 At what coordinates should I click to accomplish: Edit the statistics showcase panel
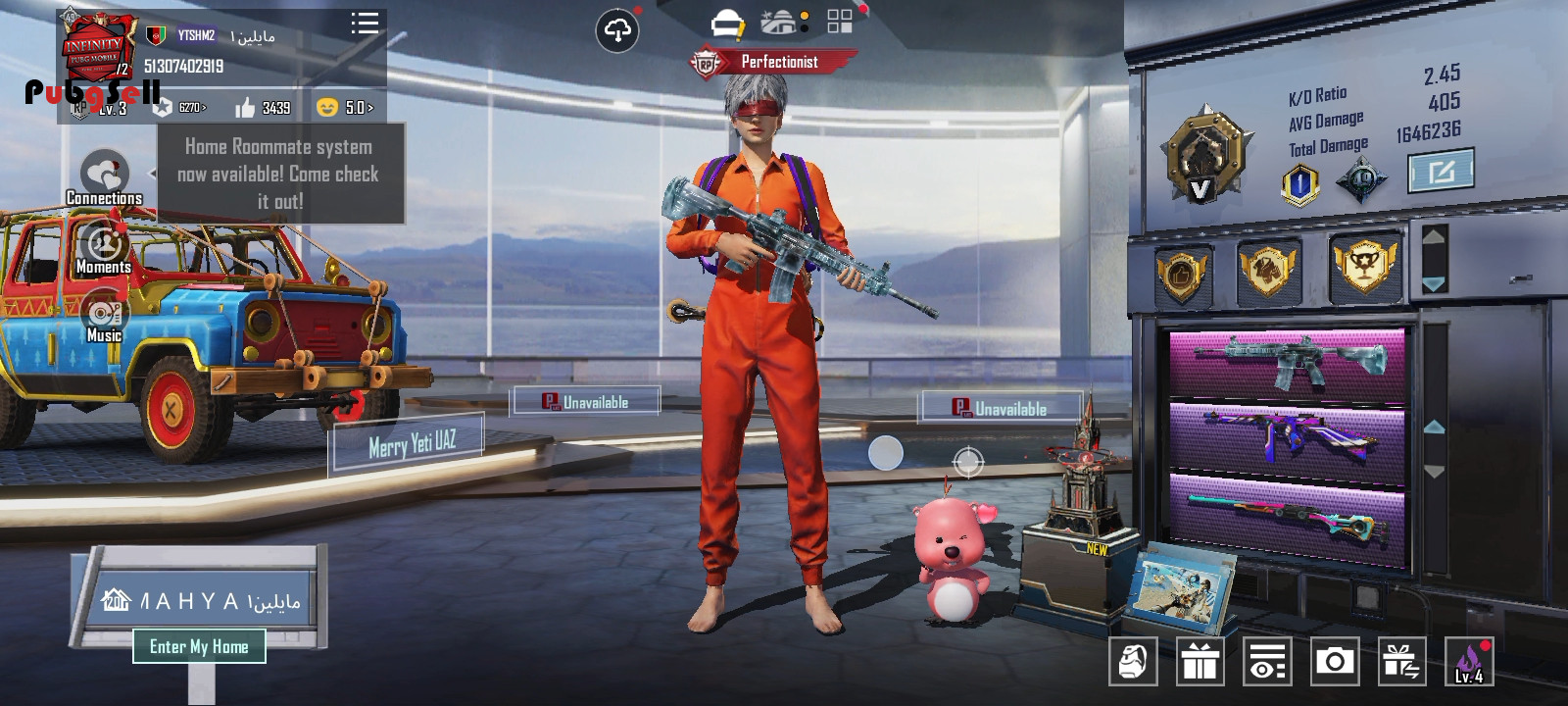1441,173
